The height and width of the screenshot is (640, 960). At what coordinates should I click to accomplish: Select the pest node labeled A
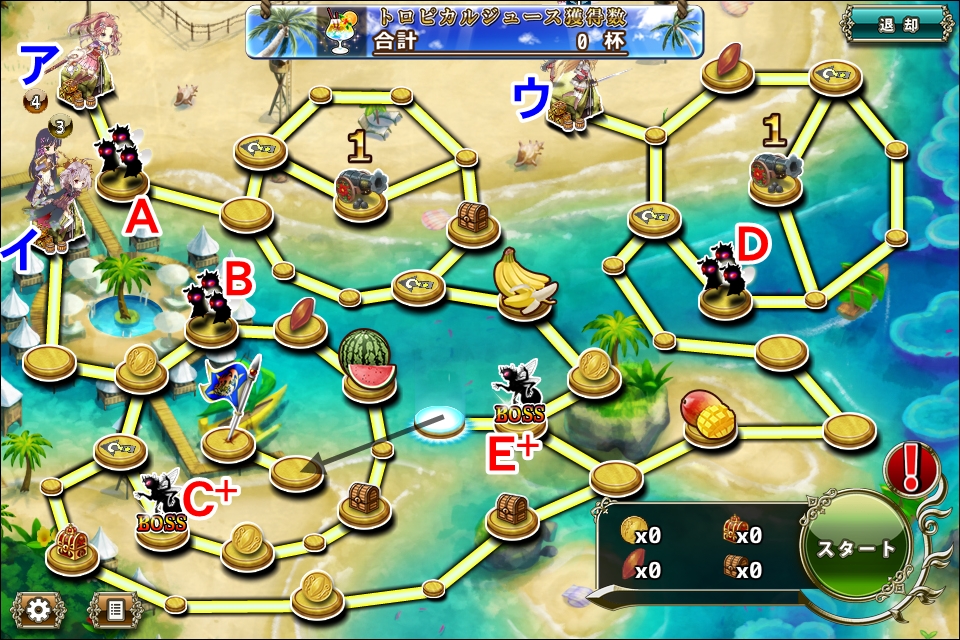(x=121, y=165)
